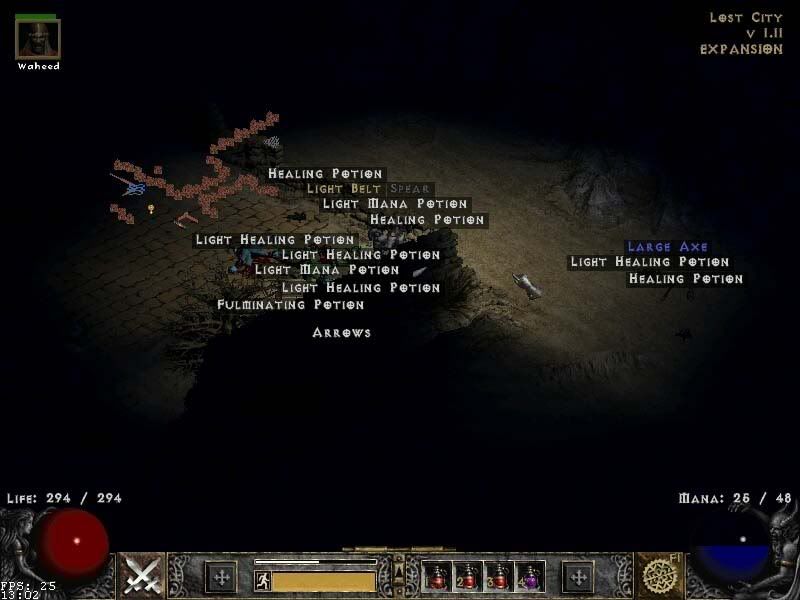Pick up the Large Axe label
The height and width of the screenshot is (600, 800).
tap(667, 246)
